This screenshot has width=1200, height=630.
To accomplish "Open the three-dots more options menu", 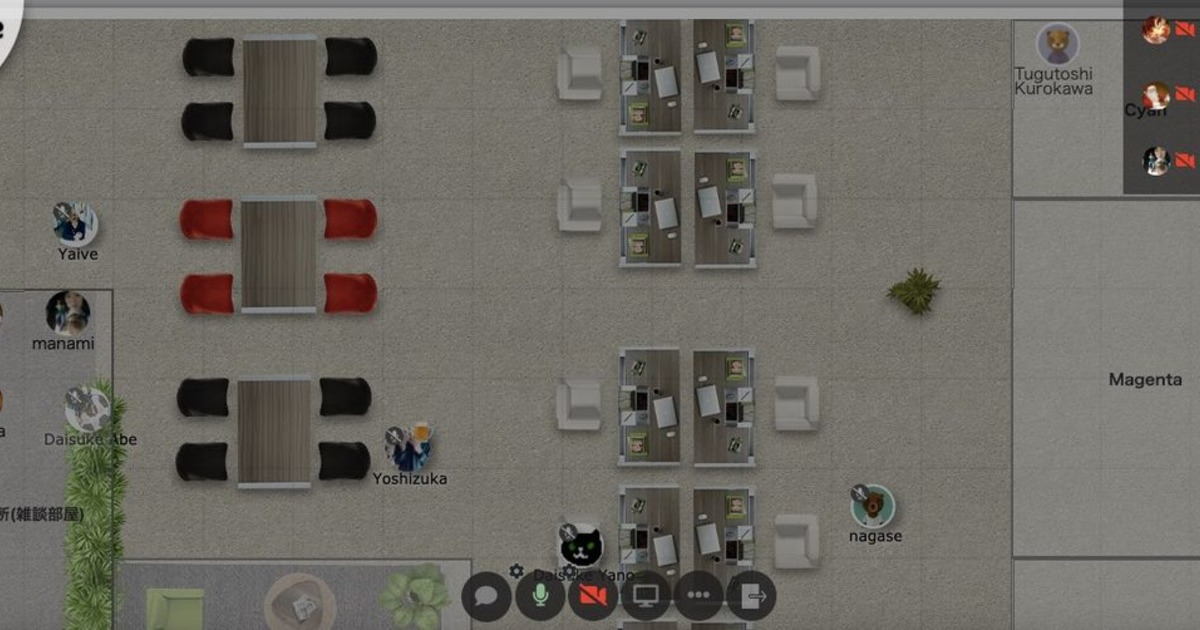I will tap(699, 596).
